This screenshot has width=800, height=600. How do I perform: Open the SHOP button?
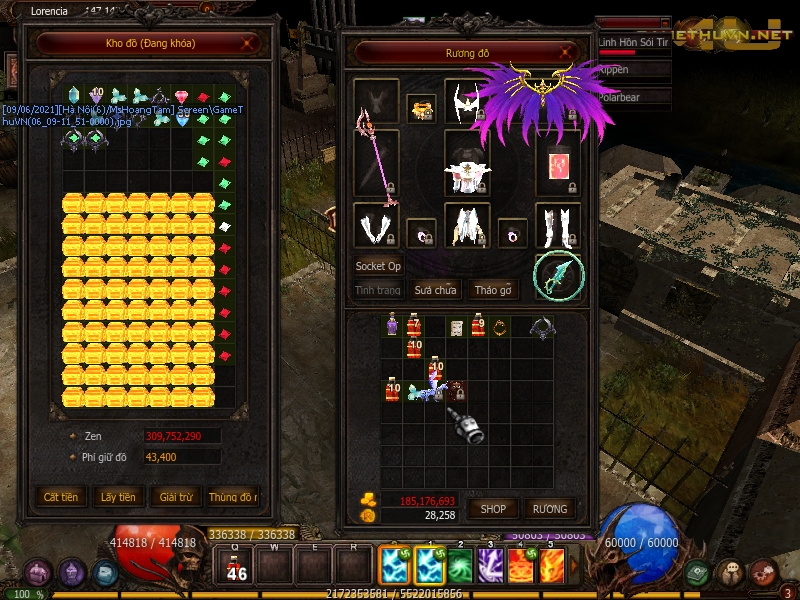[x=493, y=509]
